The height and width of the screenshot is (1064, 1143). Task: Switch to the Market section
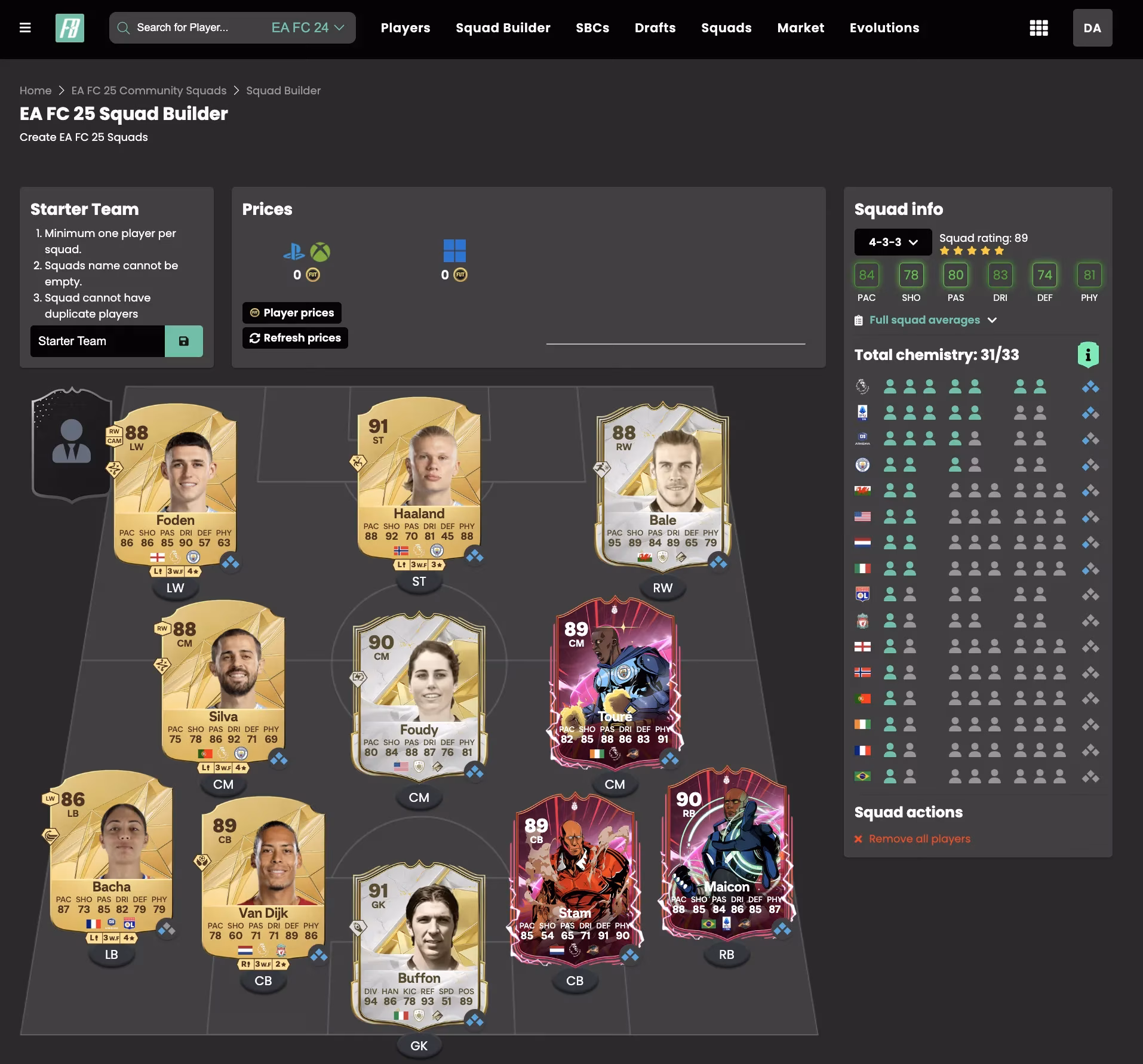point(800,27)
